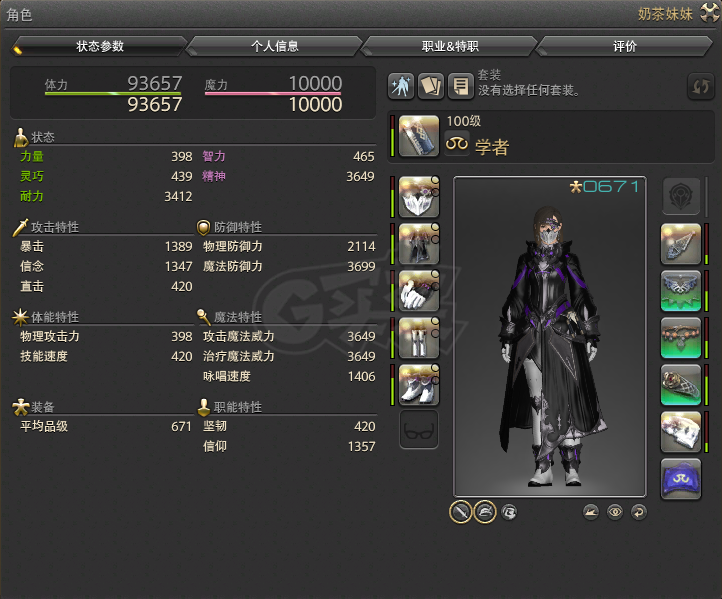Select the white boots slot
Image resolution: width=722 pixels, height=599 pixels.
(419, 385)
